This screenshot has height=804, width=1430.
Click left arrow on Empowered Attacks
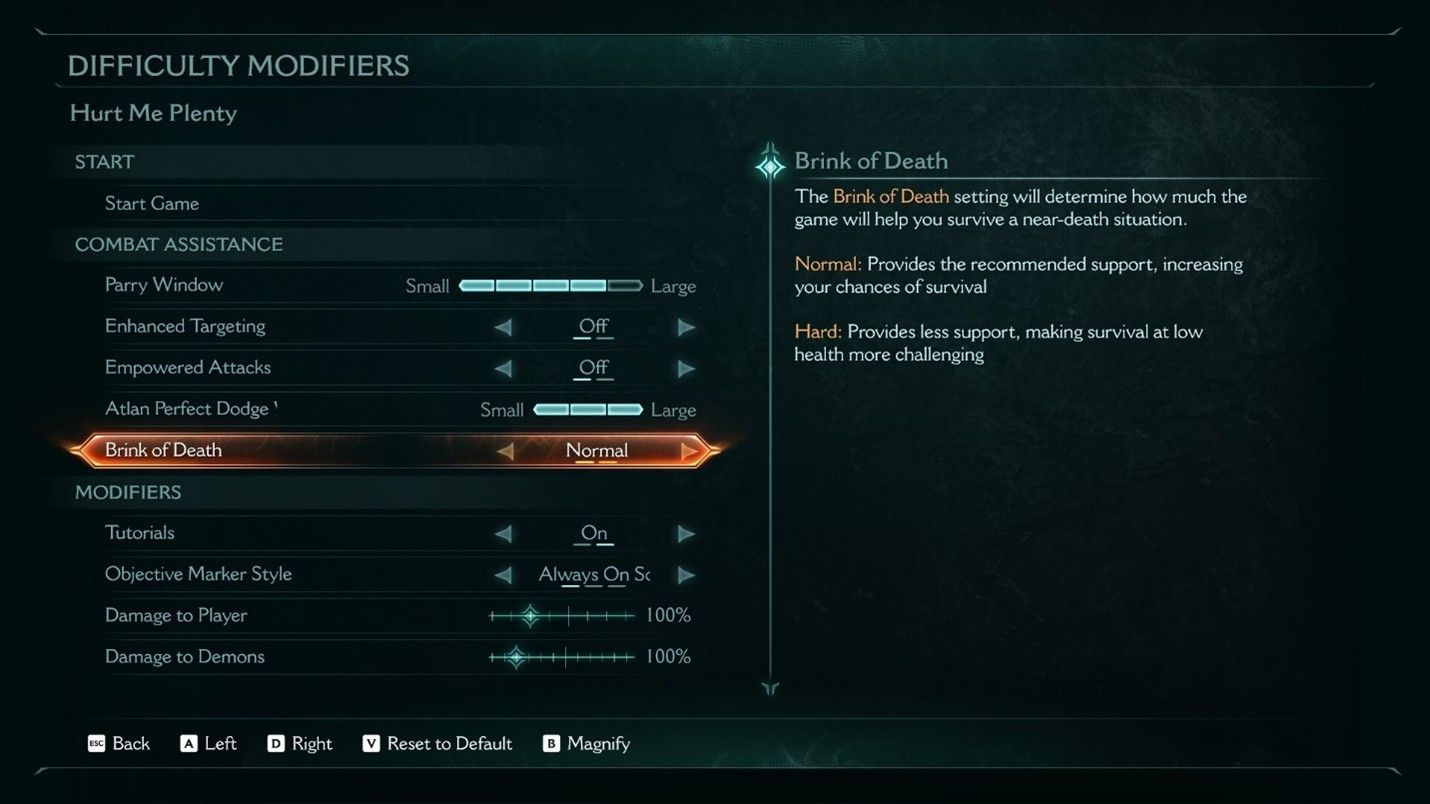point(504,368)
